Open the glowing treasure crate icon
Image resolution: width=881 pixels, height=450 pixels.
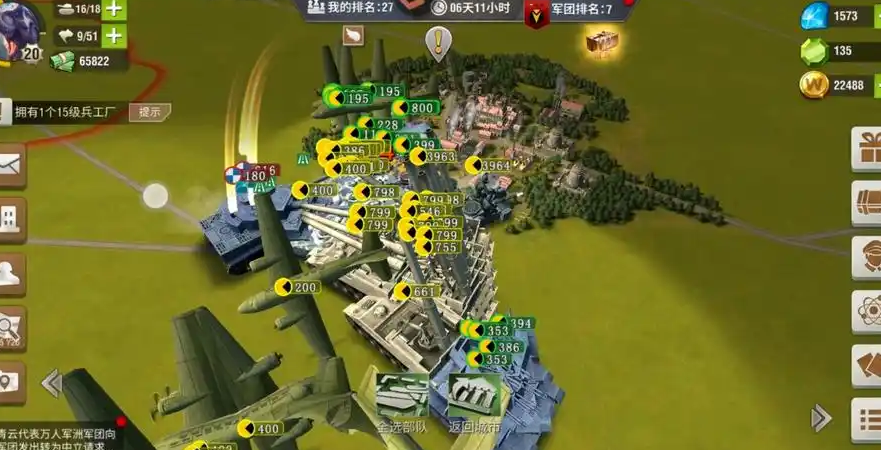click(602, 41)
